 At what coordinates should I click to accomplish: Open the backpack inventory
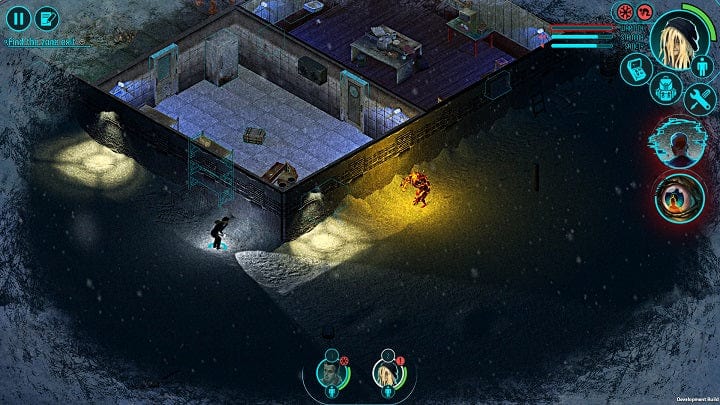pos(663,87)
